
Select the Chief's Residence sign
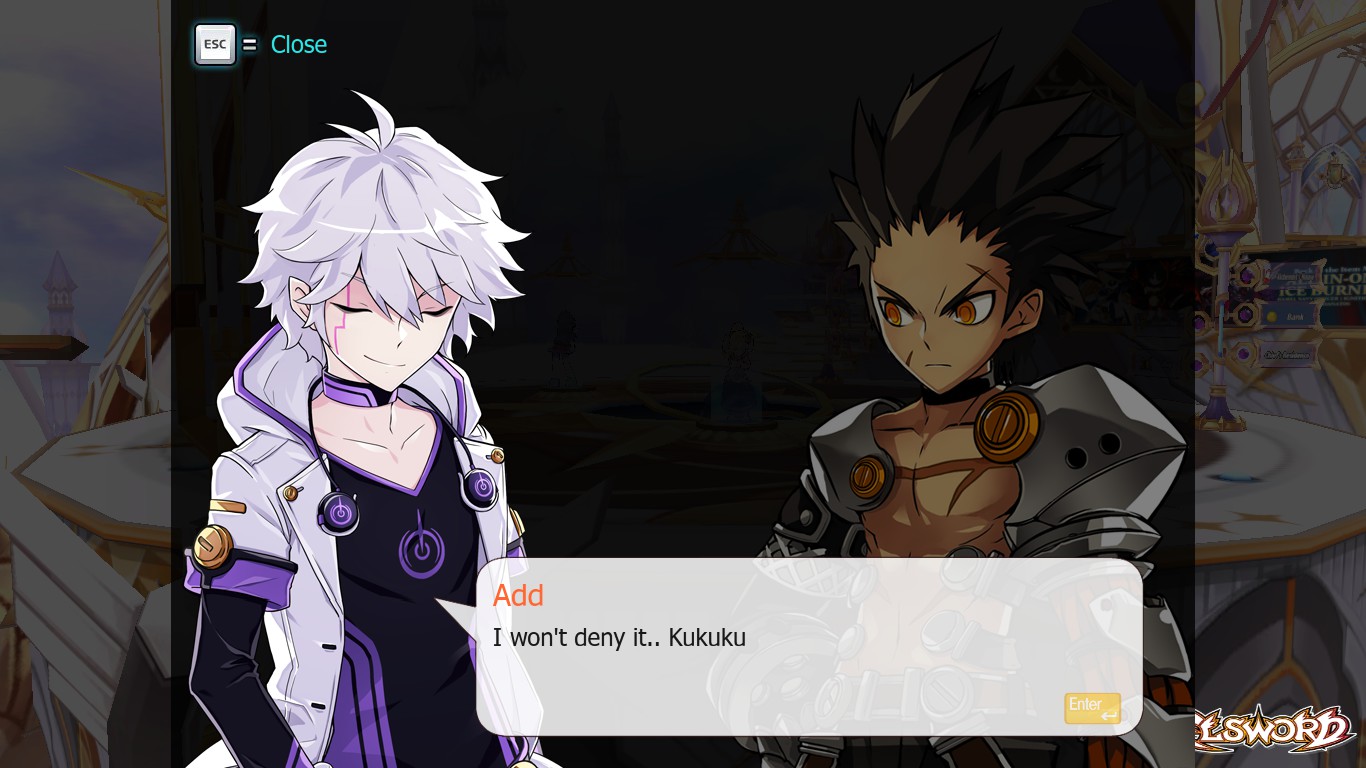tap(1287, 355)
